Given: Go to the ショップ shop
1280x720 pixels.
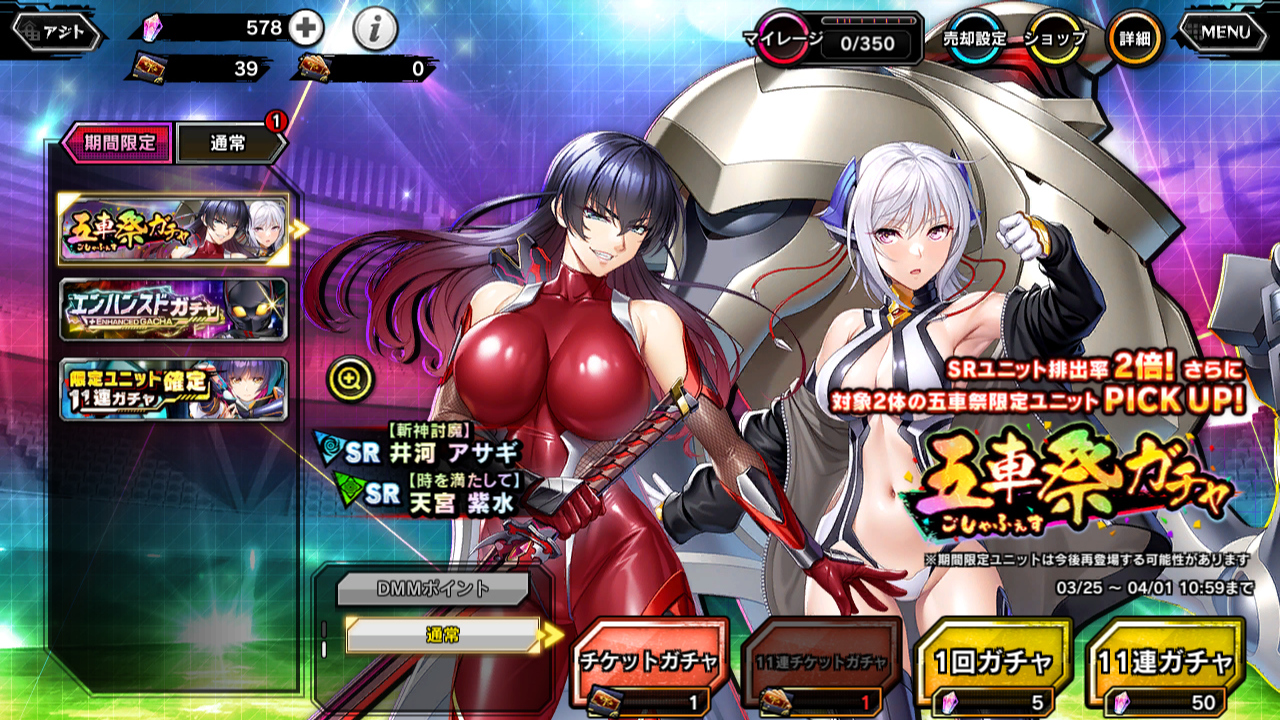Looking at the screenshot, I should click(1055, 39).
